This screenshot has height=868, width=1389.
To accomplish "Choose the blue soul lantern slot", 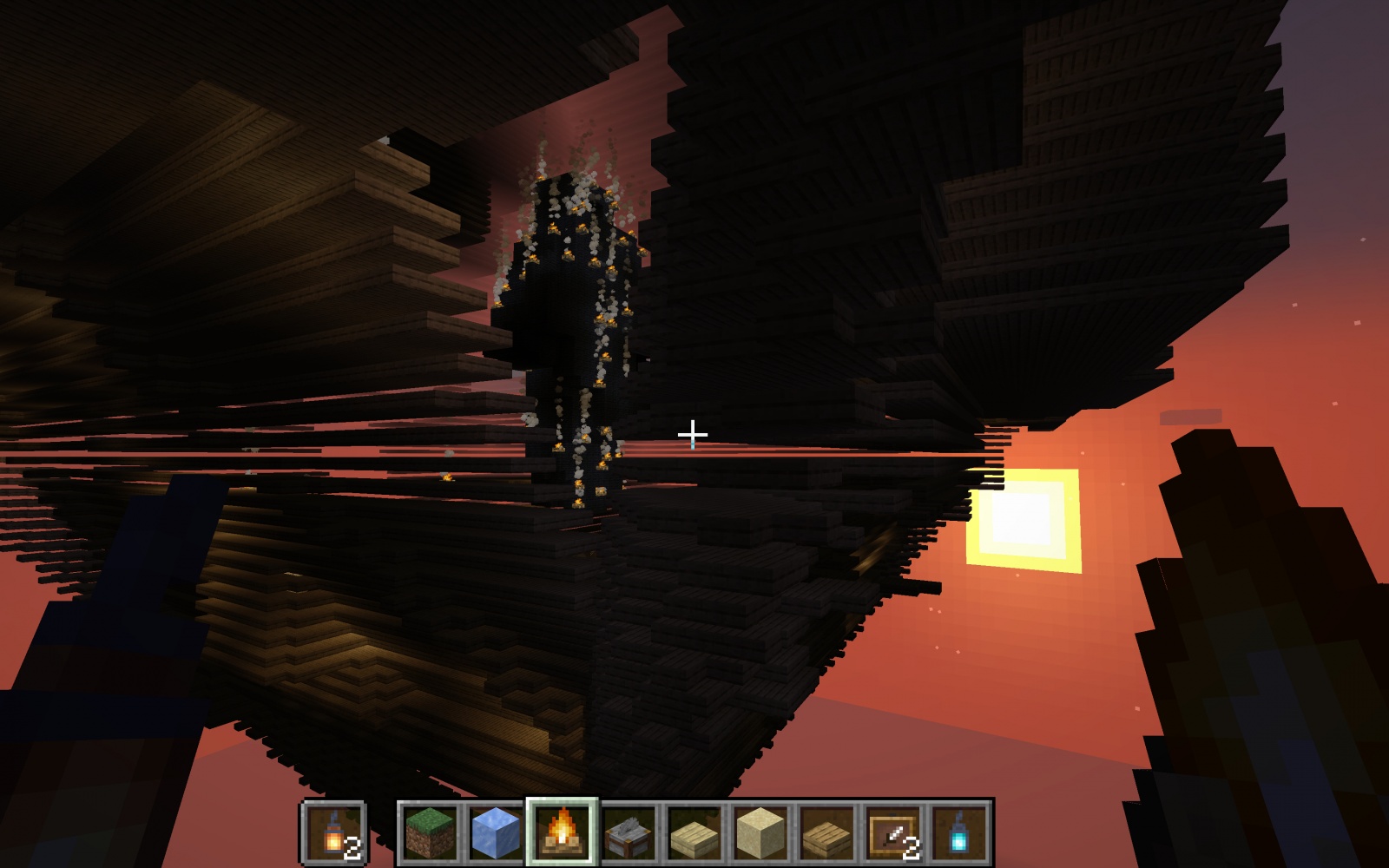I will [959, 832].
